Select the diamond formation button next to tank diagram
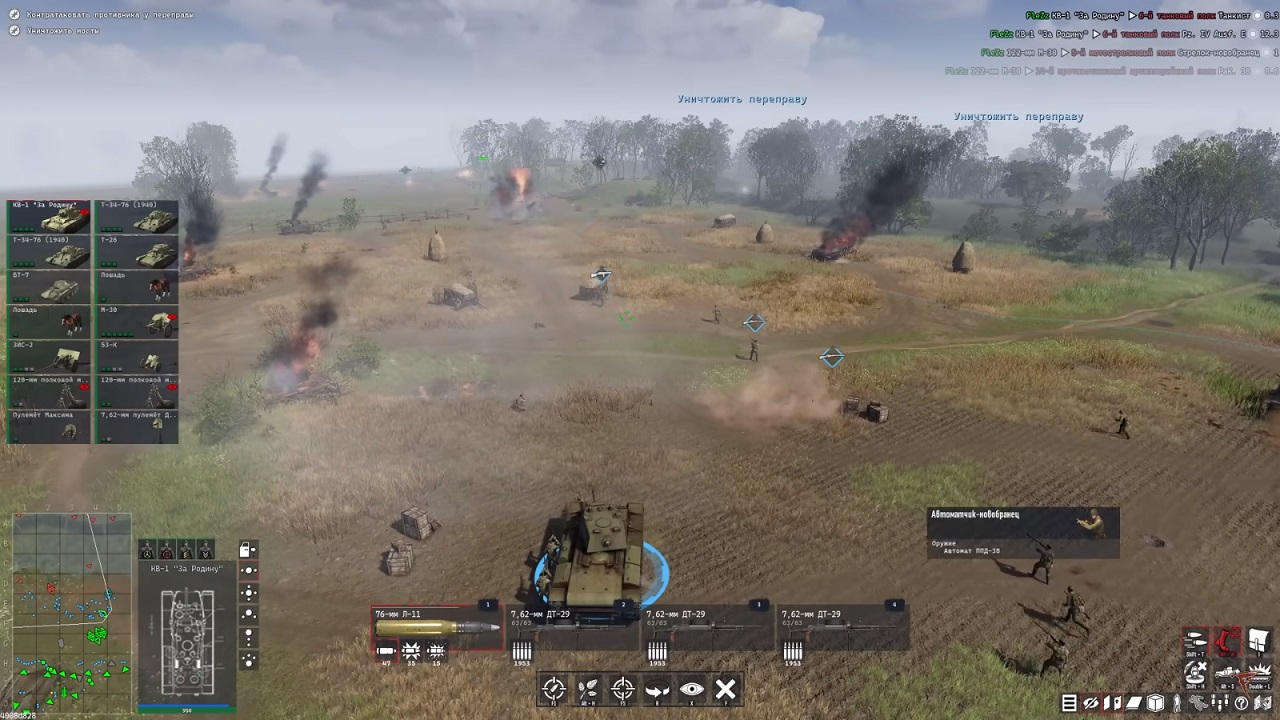The height and width of the screenshot is (720, 1280). click(x=249, y=592)
